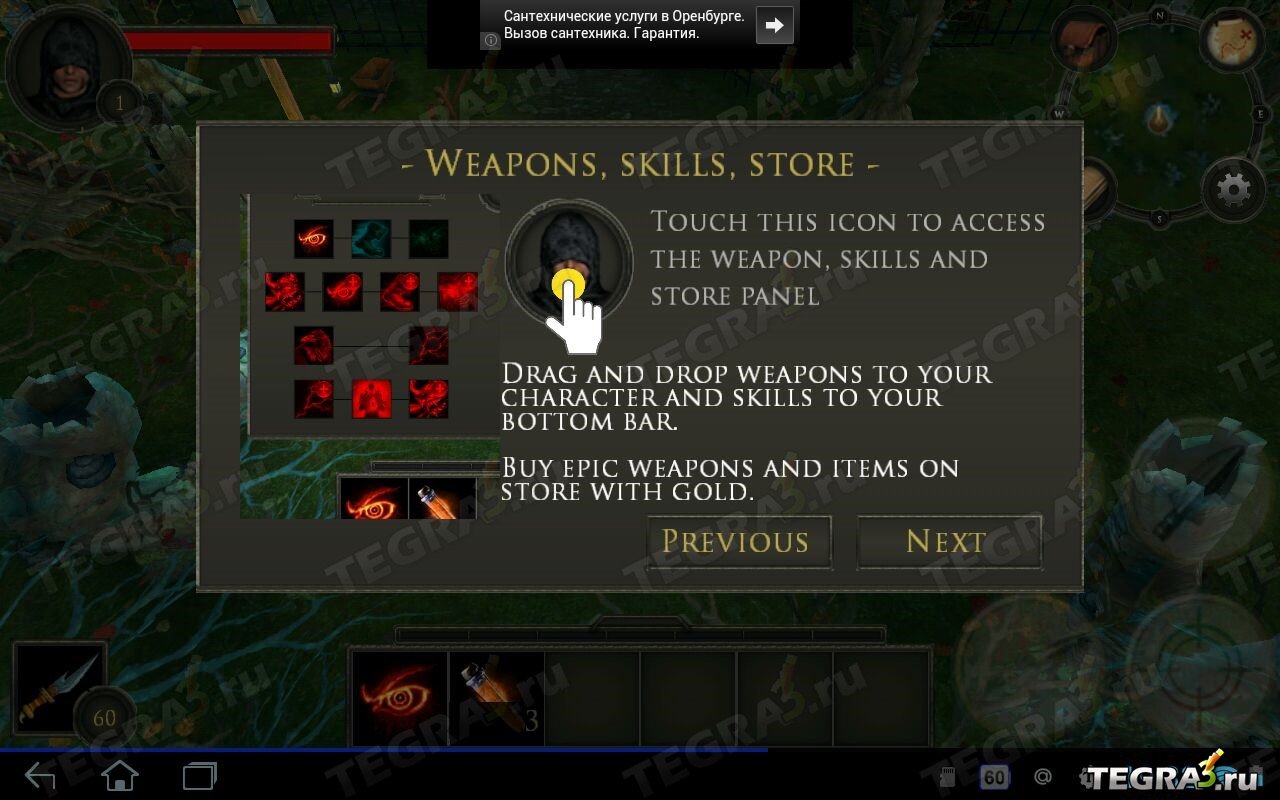This screenshot has height=800, width=1280.
Task: Tap the Android back arrow
Action: (40, 775)
